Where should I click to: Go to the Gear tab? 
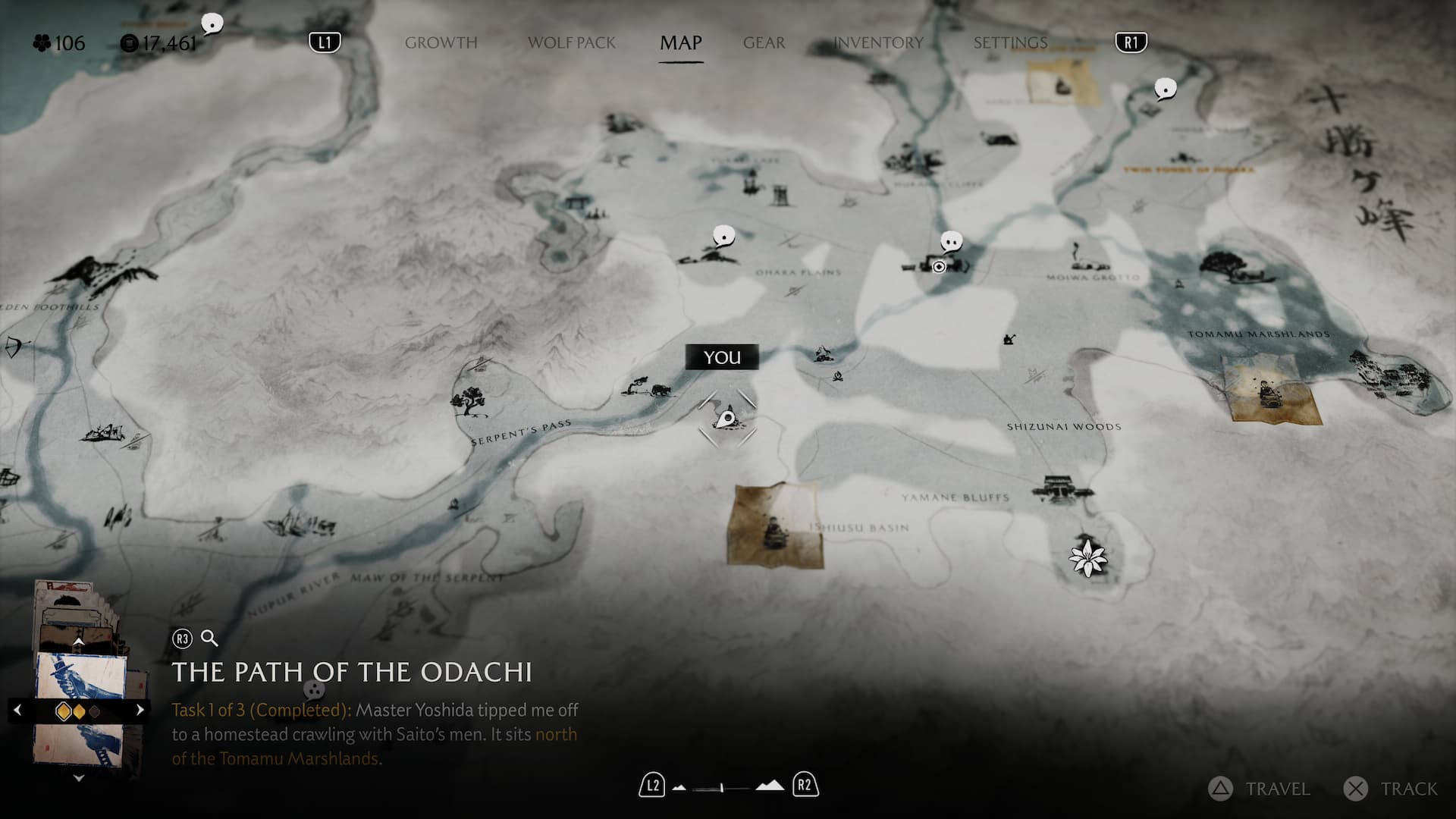[764, 43]
